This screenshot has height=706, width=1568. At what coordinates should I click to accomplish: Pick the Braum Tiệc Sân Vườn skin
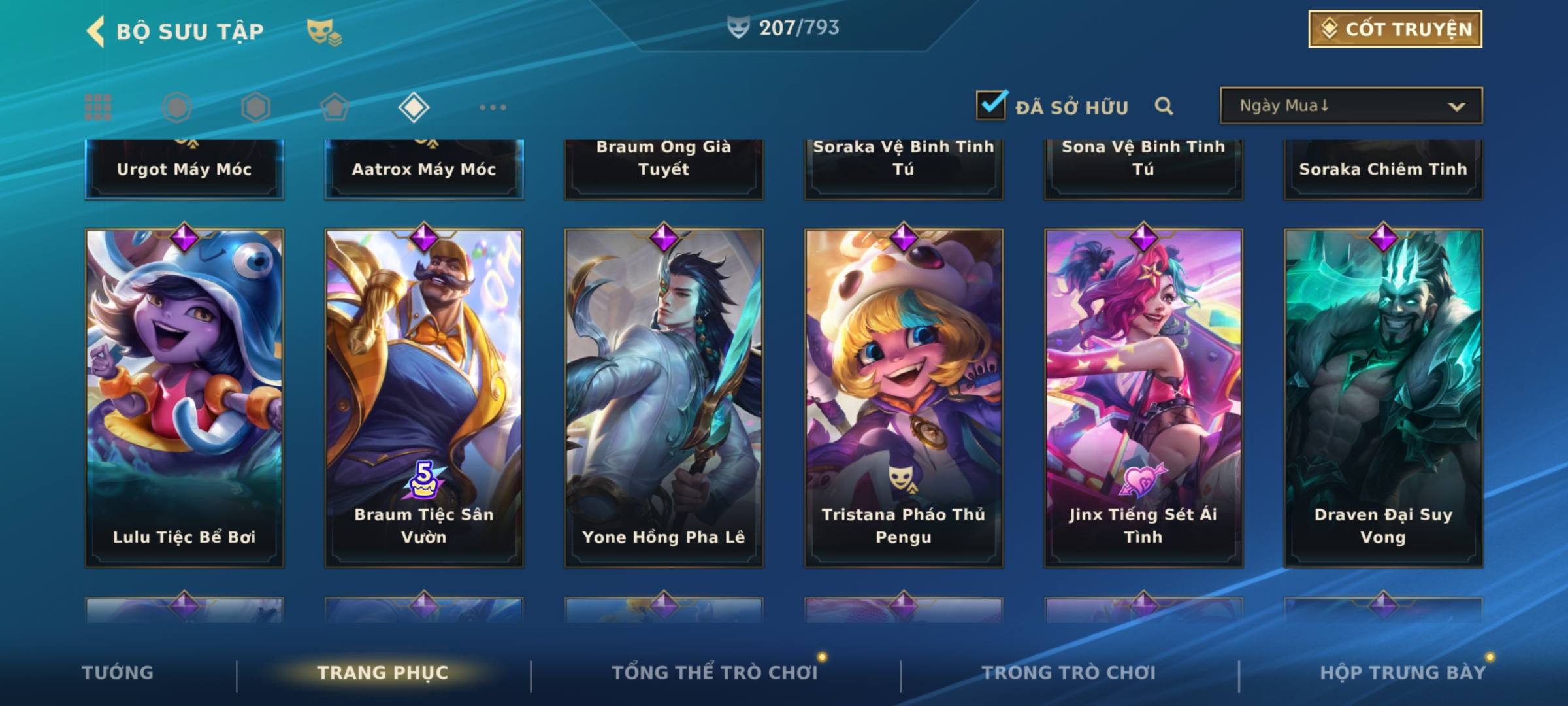pos(424,397)
